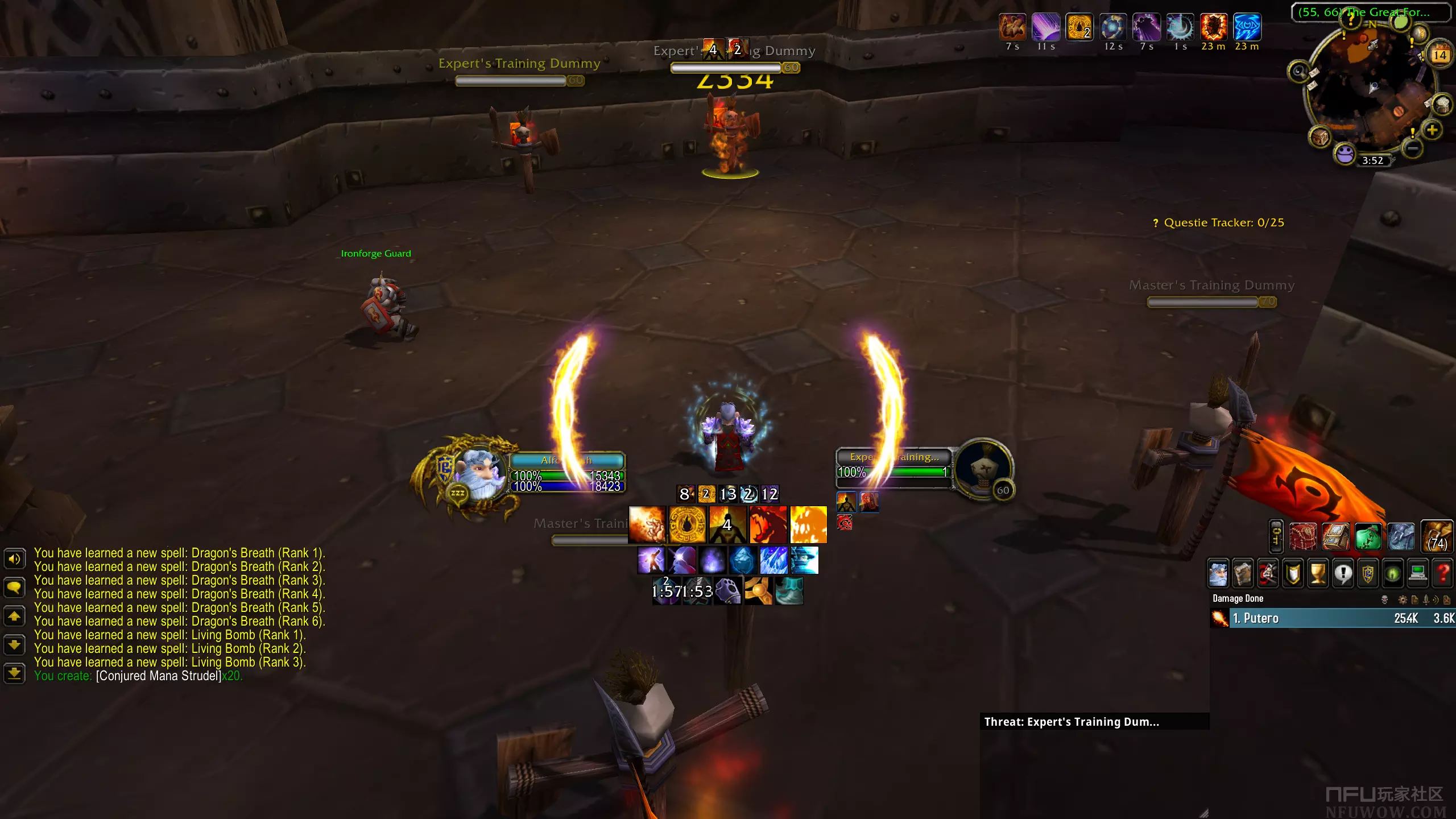
Task: Open the character info micro button
Action: coord(1218,574)
